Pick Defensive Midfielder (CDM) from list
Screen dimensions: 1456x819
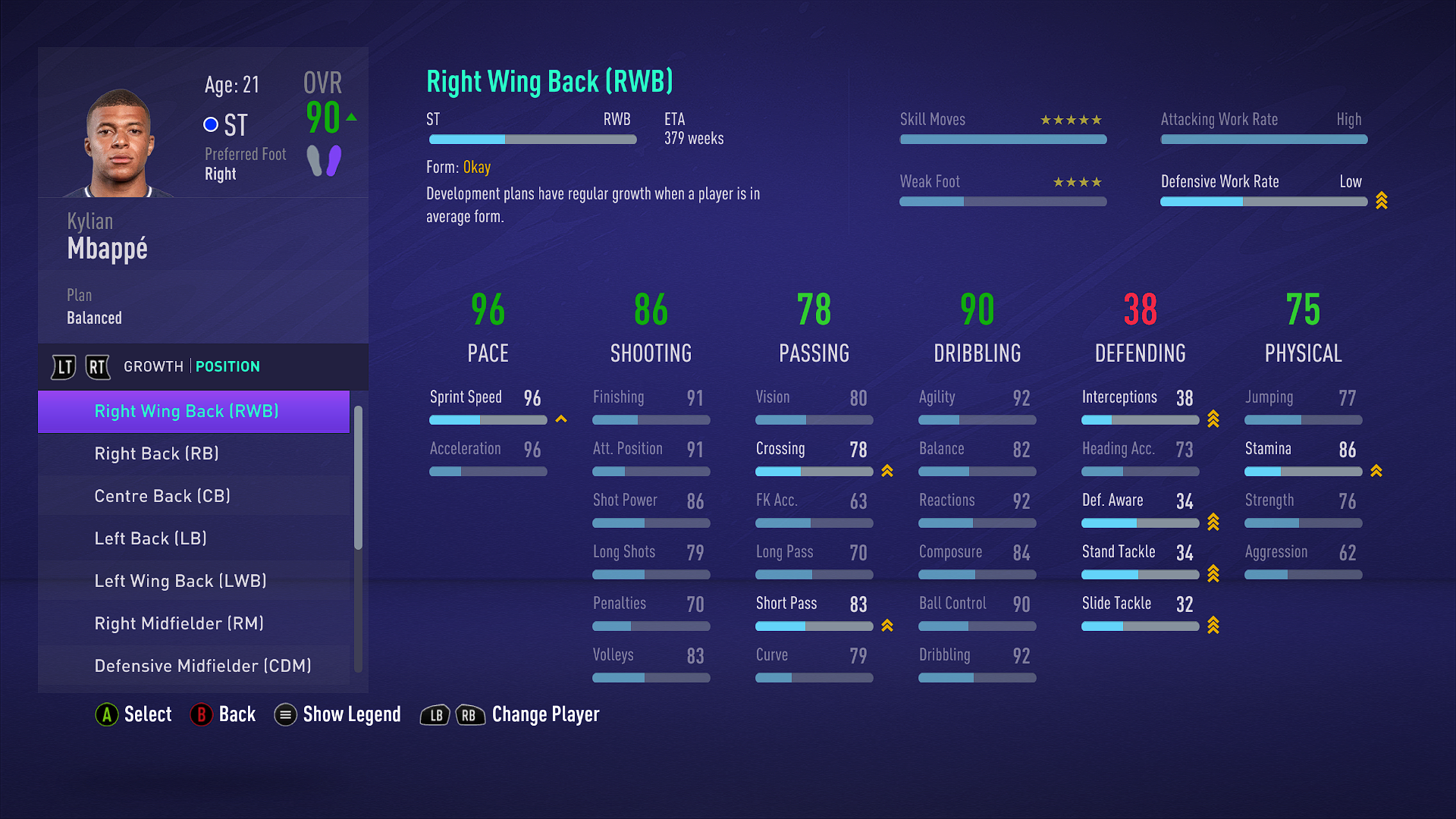(202, 667)
